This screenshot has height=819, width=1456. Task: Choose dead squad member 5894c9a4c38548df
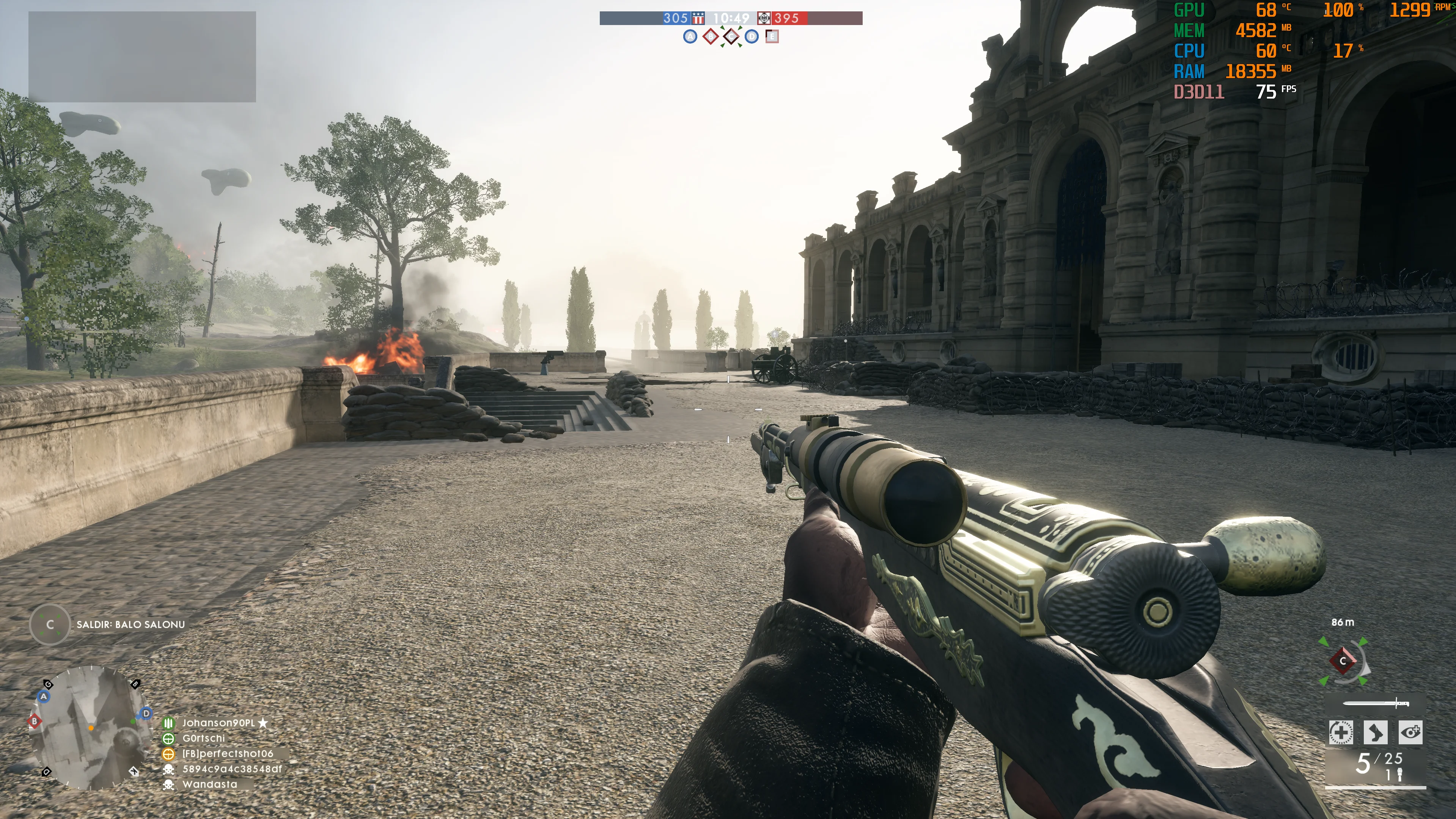[232, 769]
